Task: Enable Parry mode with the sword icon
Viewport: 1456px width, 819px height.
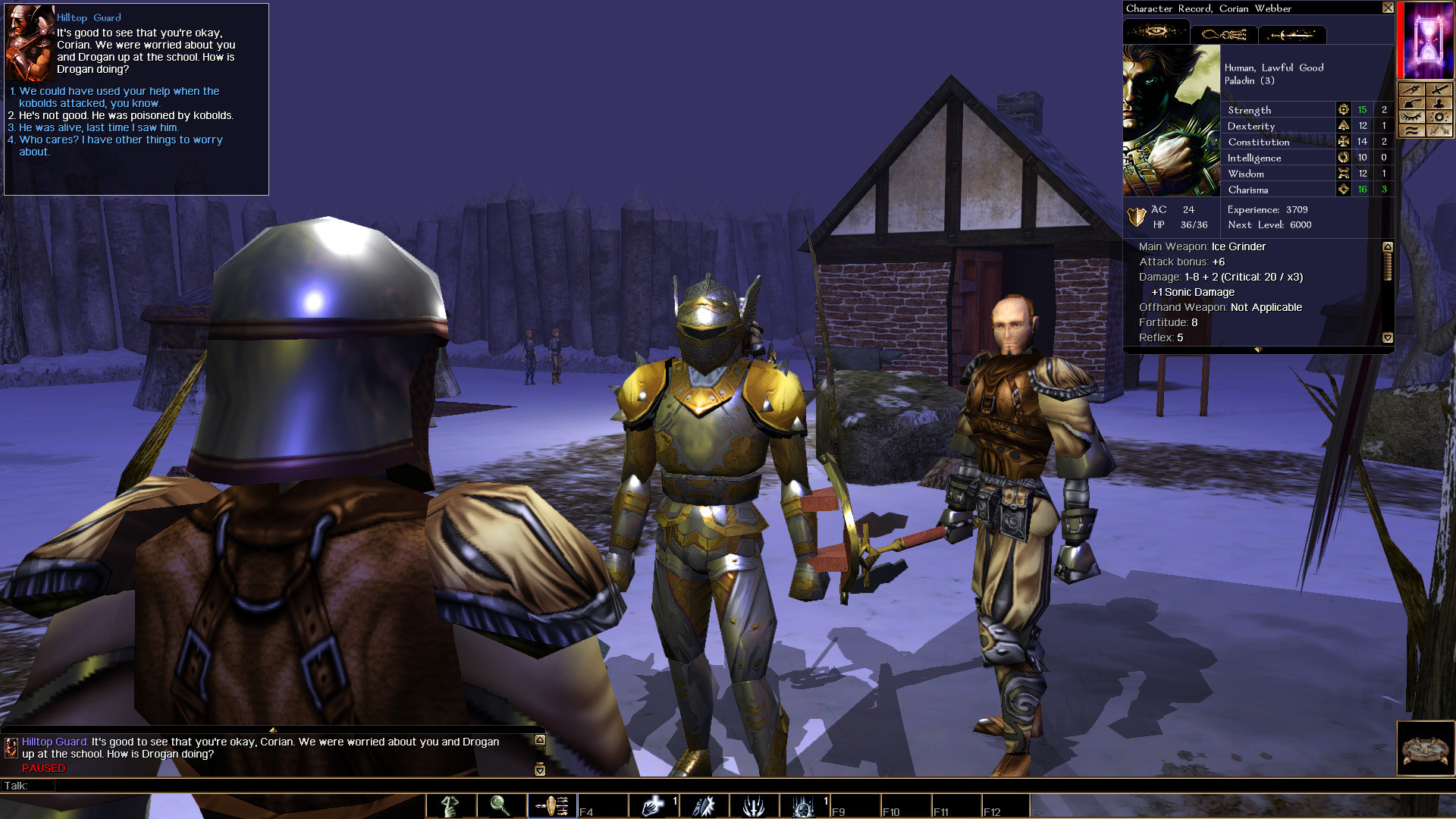Action: (x=1439, y=89)
